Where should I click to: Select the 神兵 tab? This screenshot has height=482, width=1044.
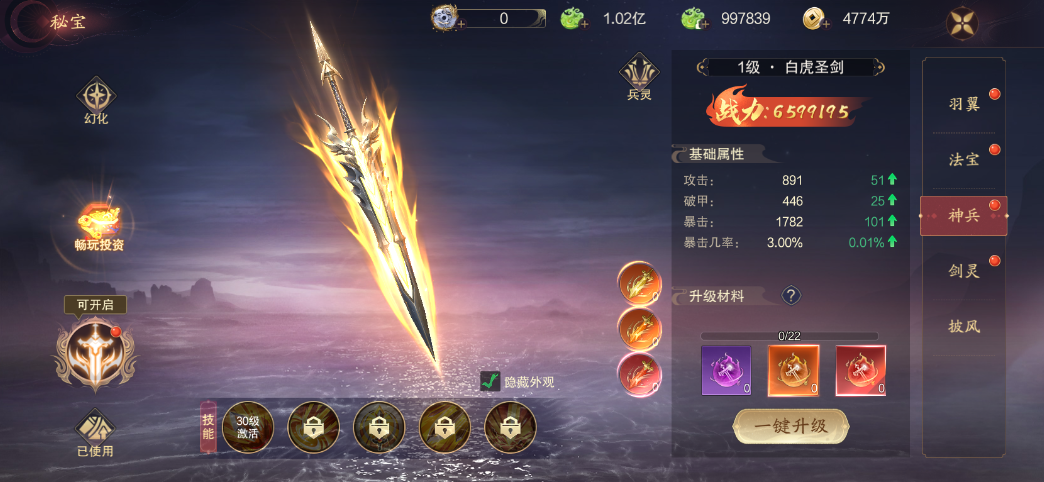tap(964, 216)
